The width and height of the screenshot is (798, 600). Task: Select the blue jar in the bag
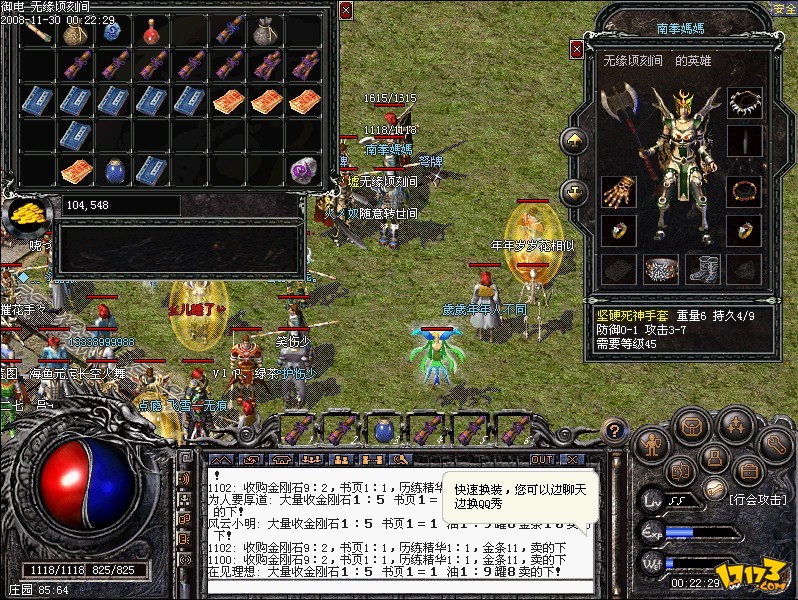[114, 170]
